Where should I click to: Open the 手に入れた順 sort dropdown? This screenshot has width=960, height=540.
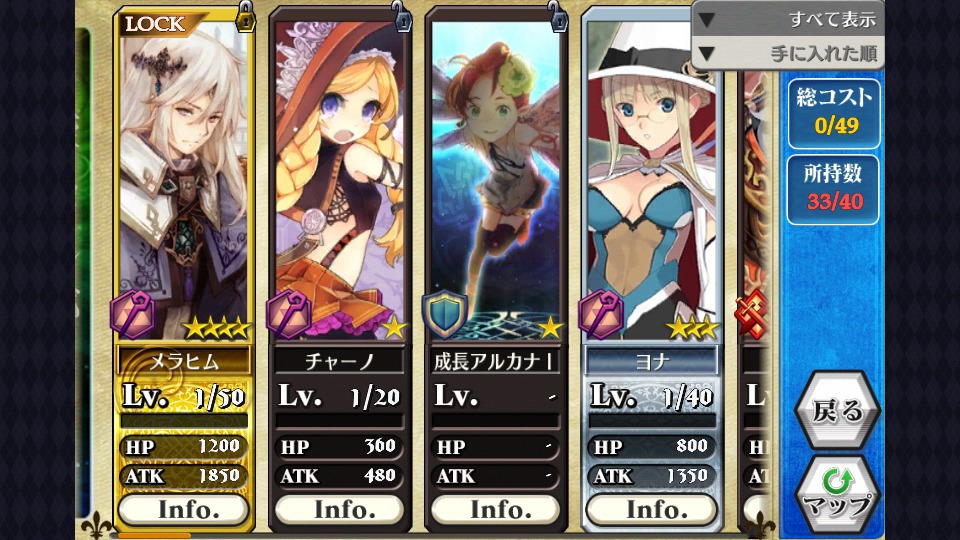point(787,53)
